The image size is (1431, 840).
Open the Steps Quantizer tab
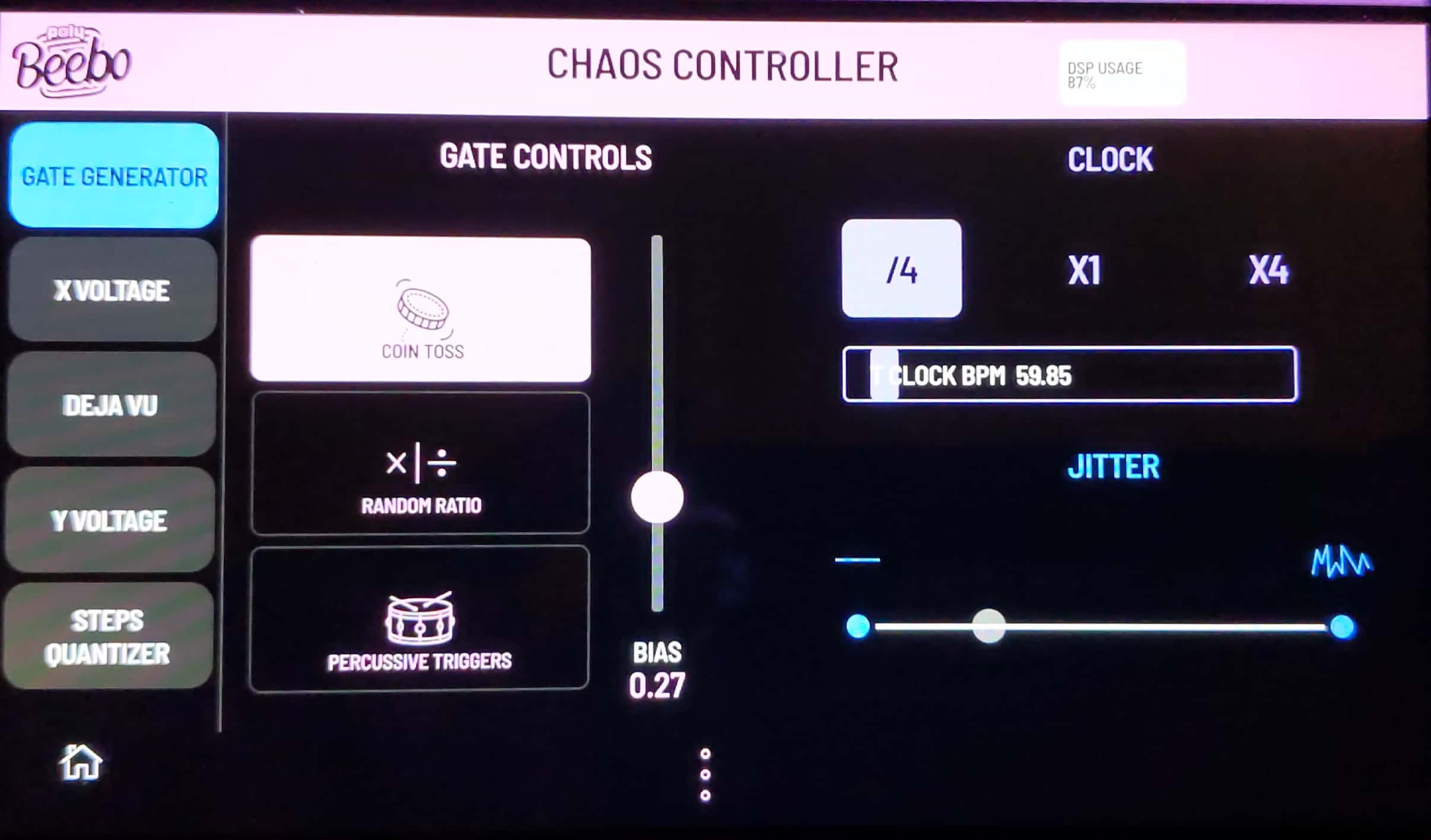[x=108, y=637]
